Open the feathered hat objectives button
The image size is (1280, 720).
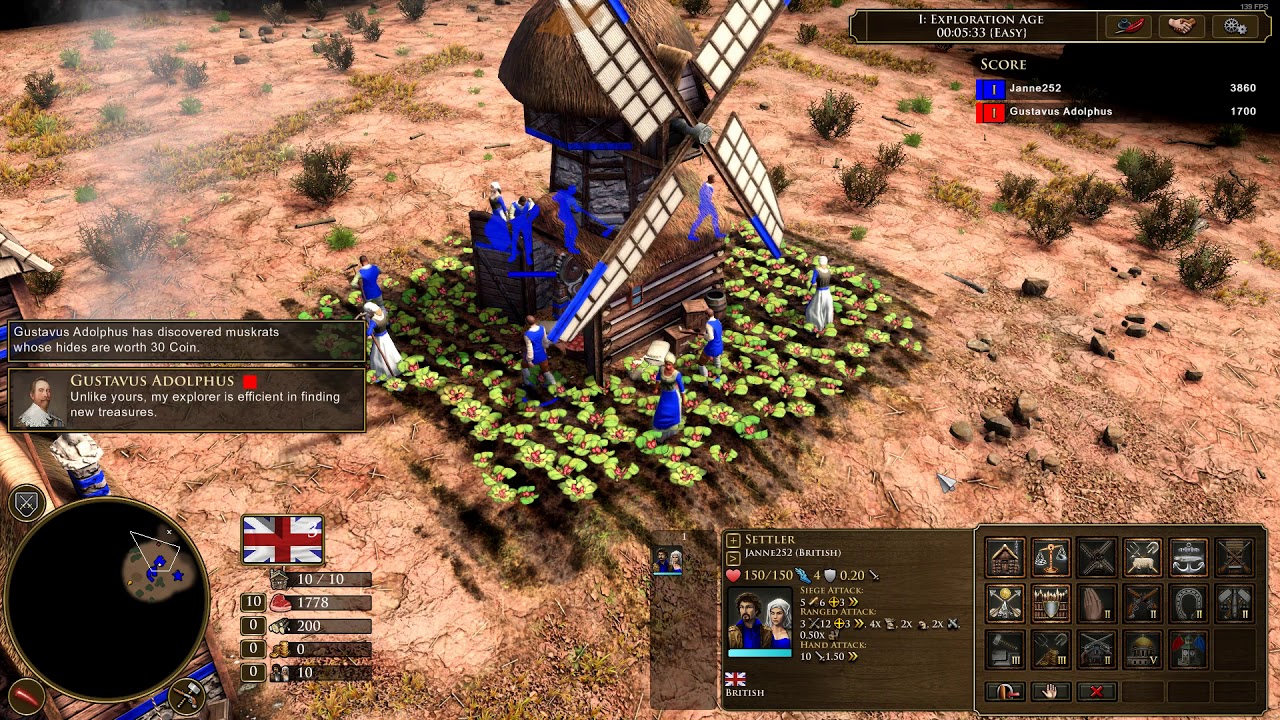1127,27
